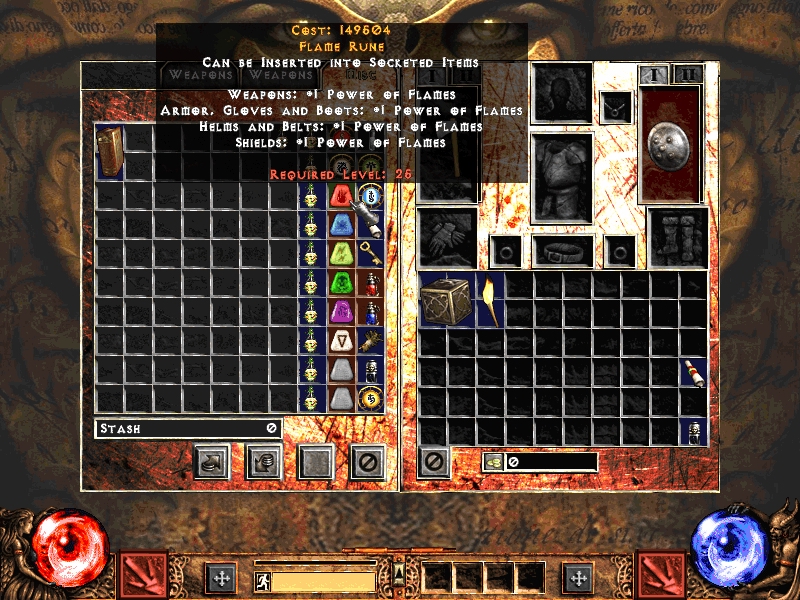Close the inventory panel
This screenshot has height=600, width=800.
434,461
